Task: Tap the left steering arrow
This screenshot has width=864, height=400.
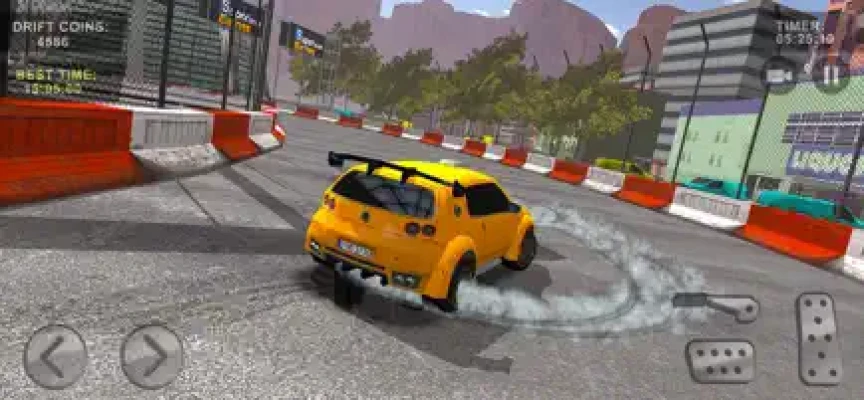Action: (55, 356)
